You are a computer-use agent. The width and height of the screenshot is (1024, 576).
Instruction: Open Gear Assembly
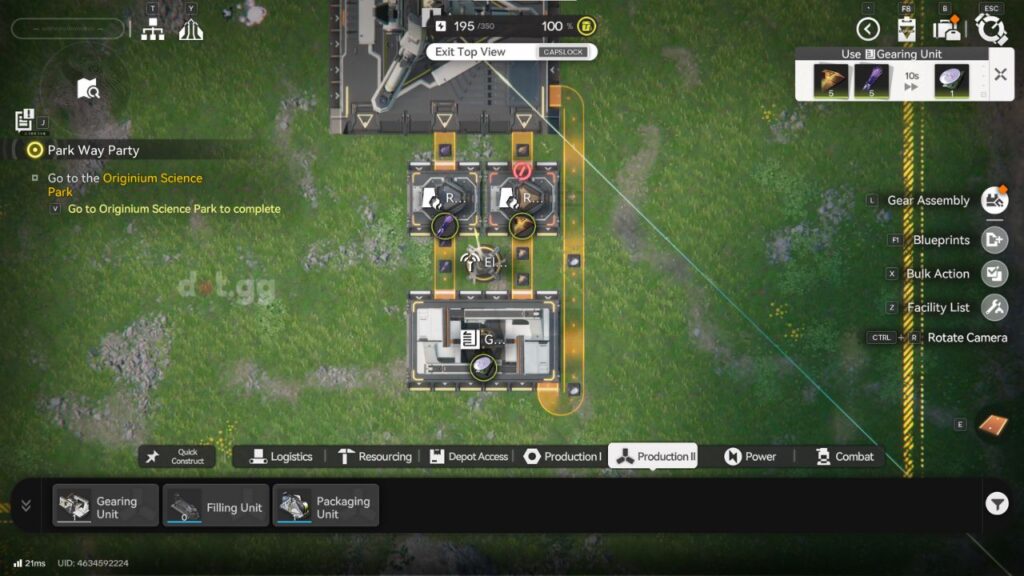[993, 201]
